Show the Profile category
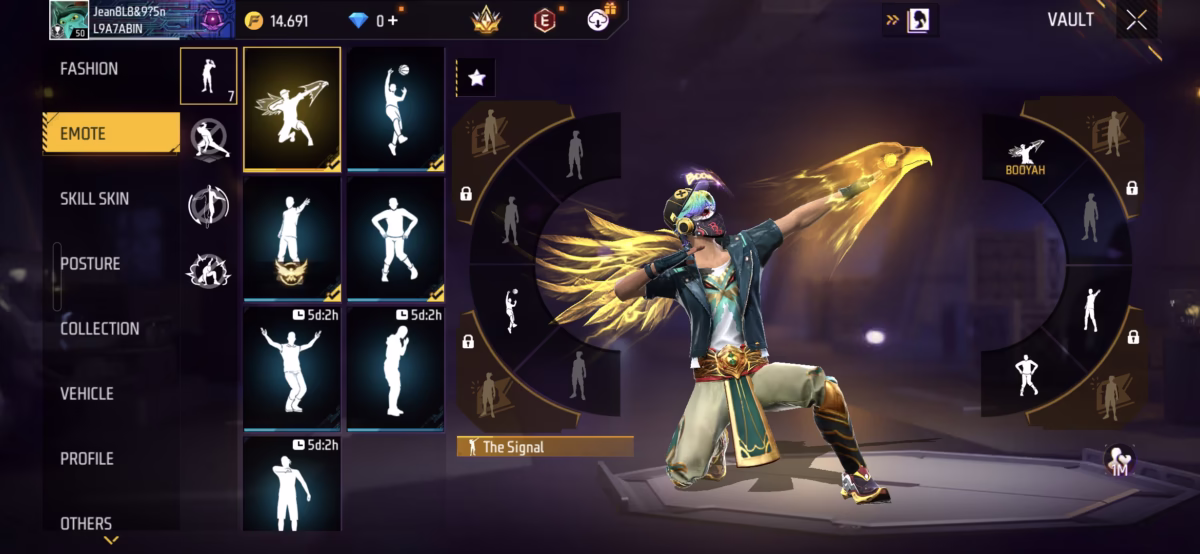1200x554 pixels. (x=87, y=459)
